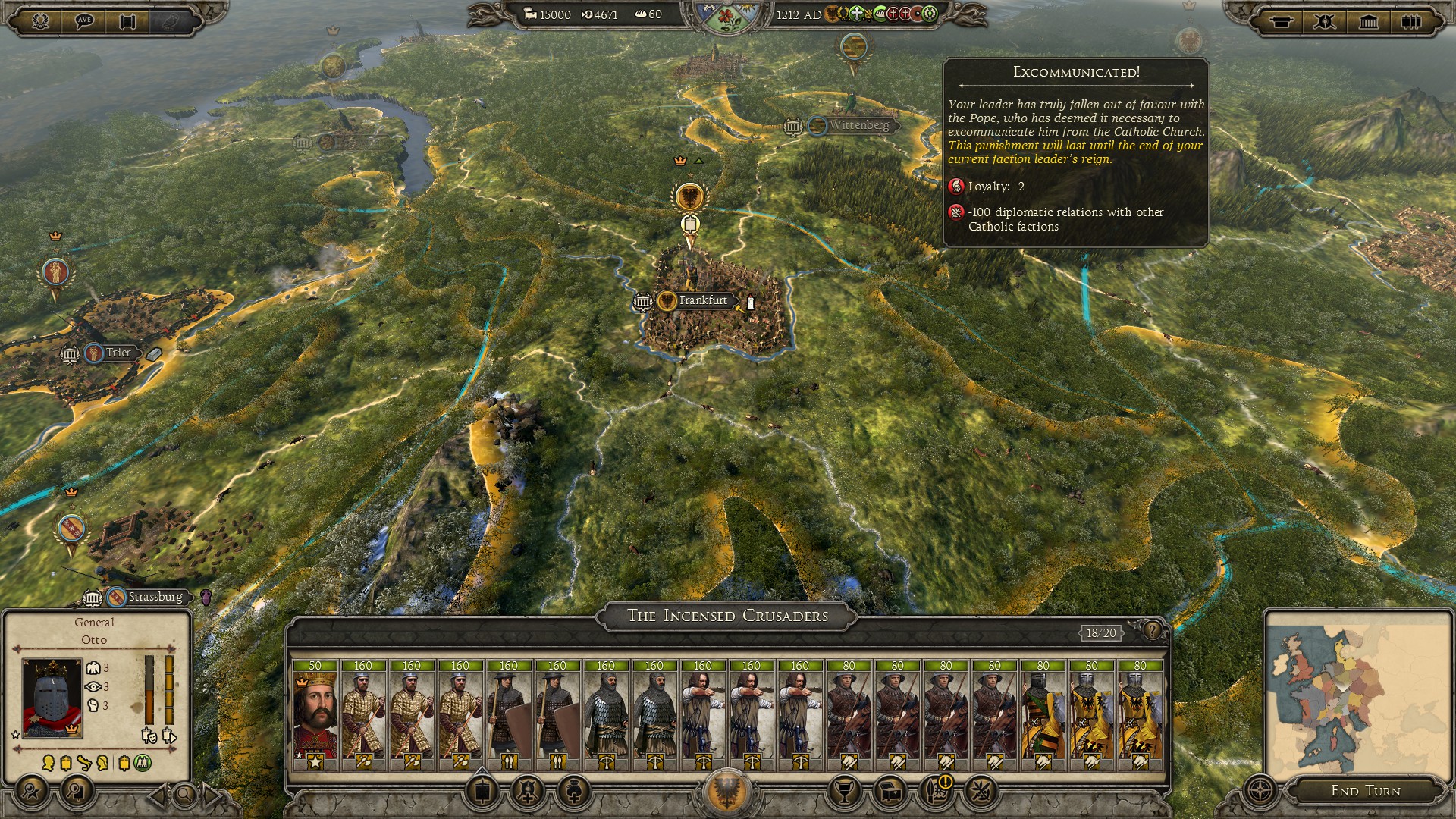Open the diplomacy speech bubble button
The width and height of the screenshot is (1456, 819).
[83, 21]
